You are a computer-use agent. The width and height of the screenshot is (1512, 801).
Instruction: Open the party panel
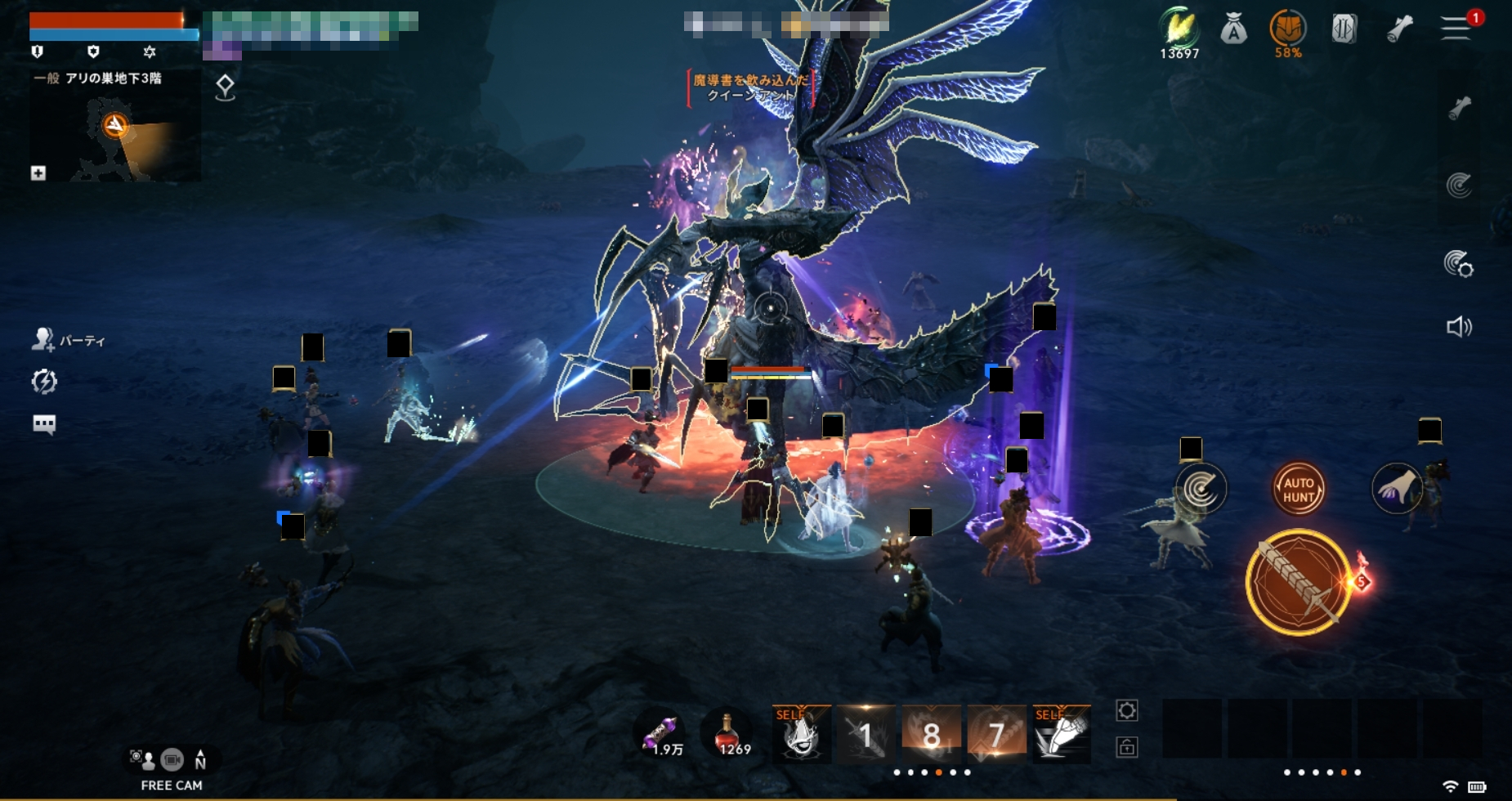tap(69, 340)
